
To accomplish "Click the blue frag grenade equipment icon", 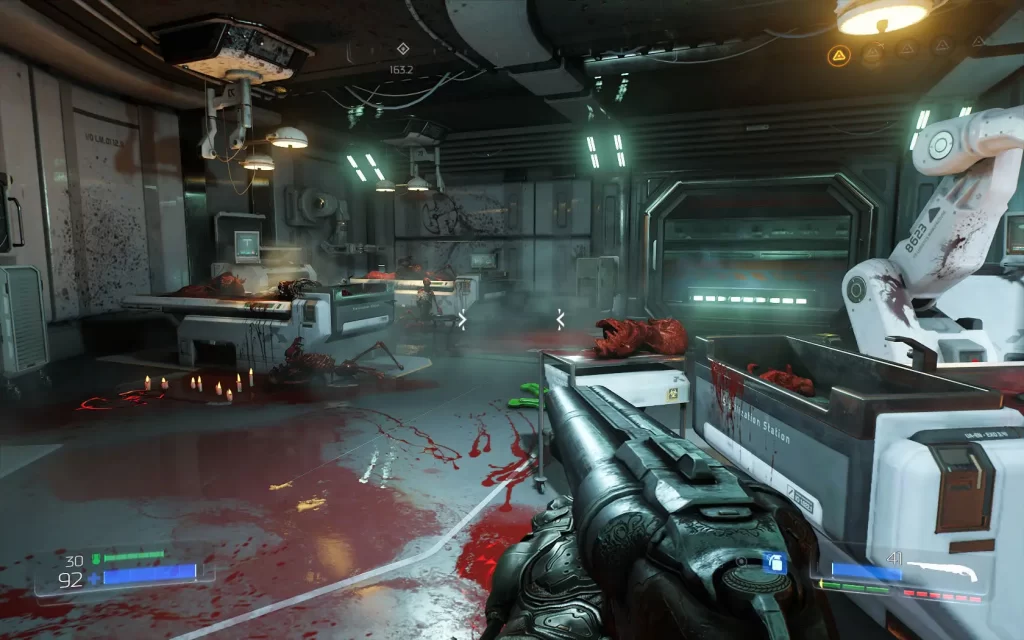I will (772, 564).
